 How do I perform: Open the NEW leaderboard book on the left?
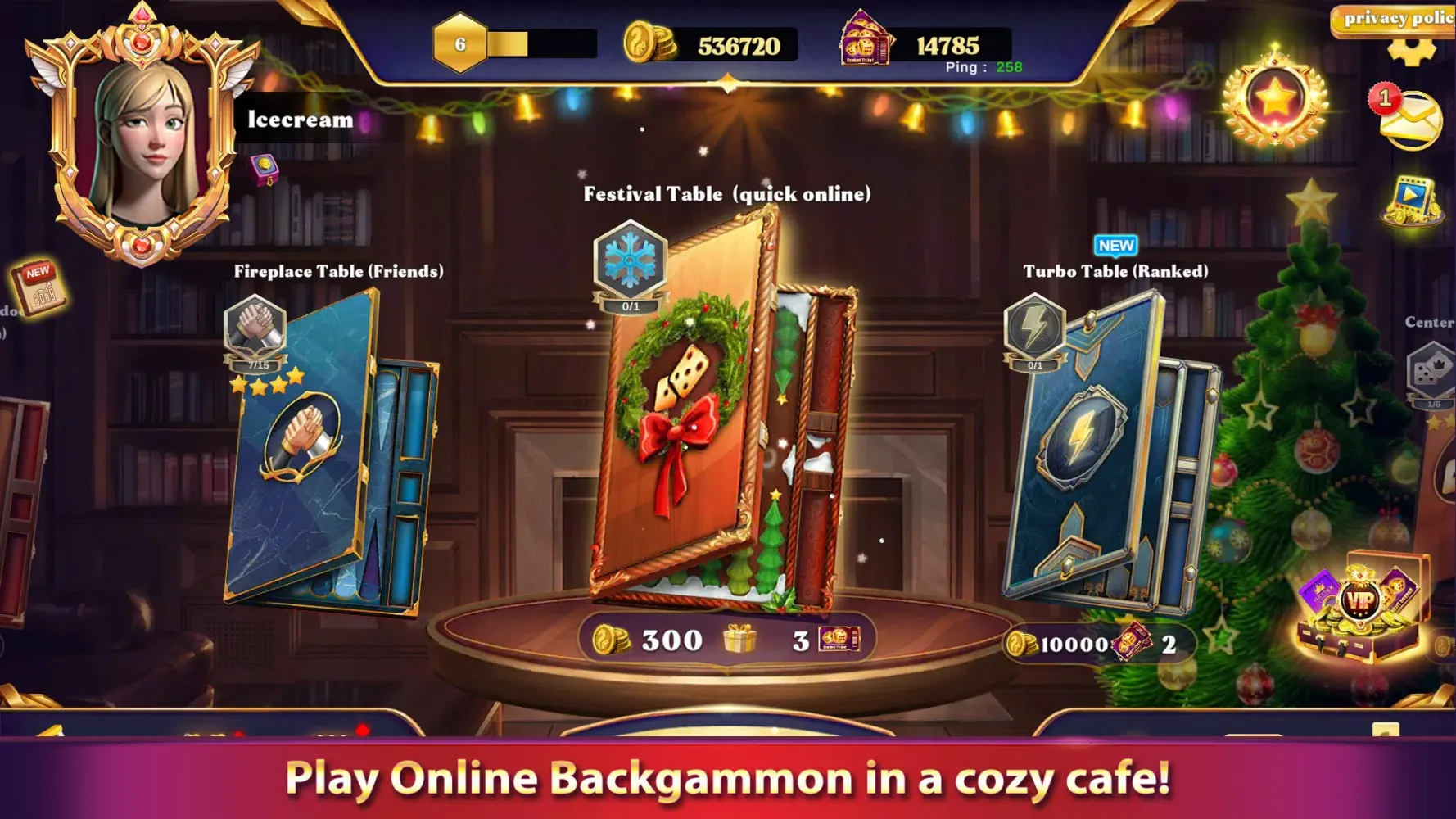click(x=37, y=288)
